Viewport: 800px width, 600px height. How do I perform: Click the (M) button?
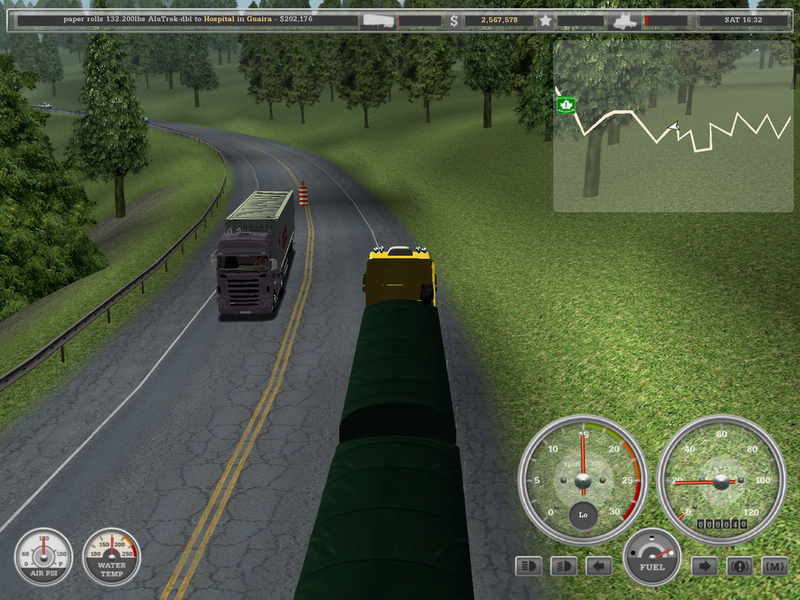tap(773, 566)
